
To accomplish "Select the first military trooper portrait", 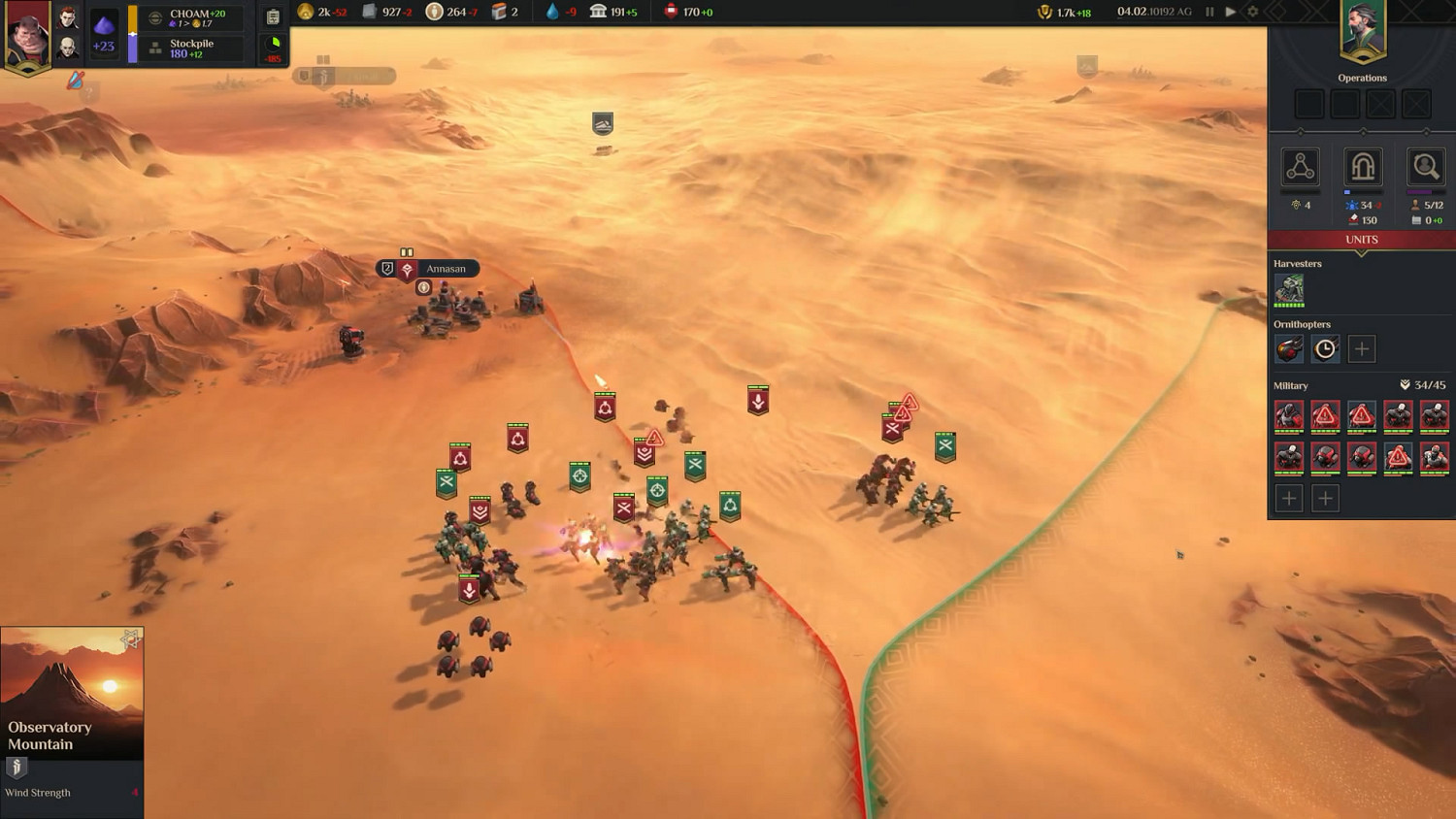I will pos(1289,415).
